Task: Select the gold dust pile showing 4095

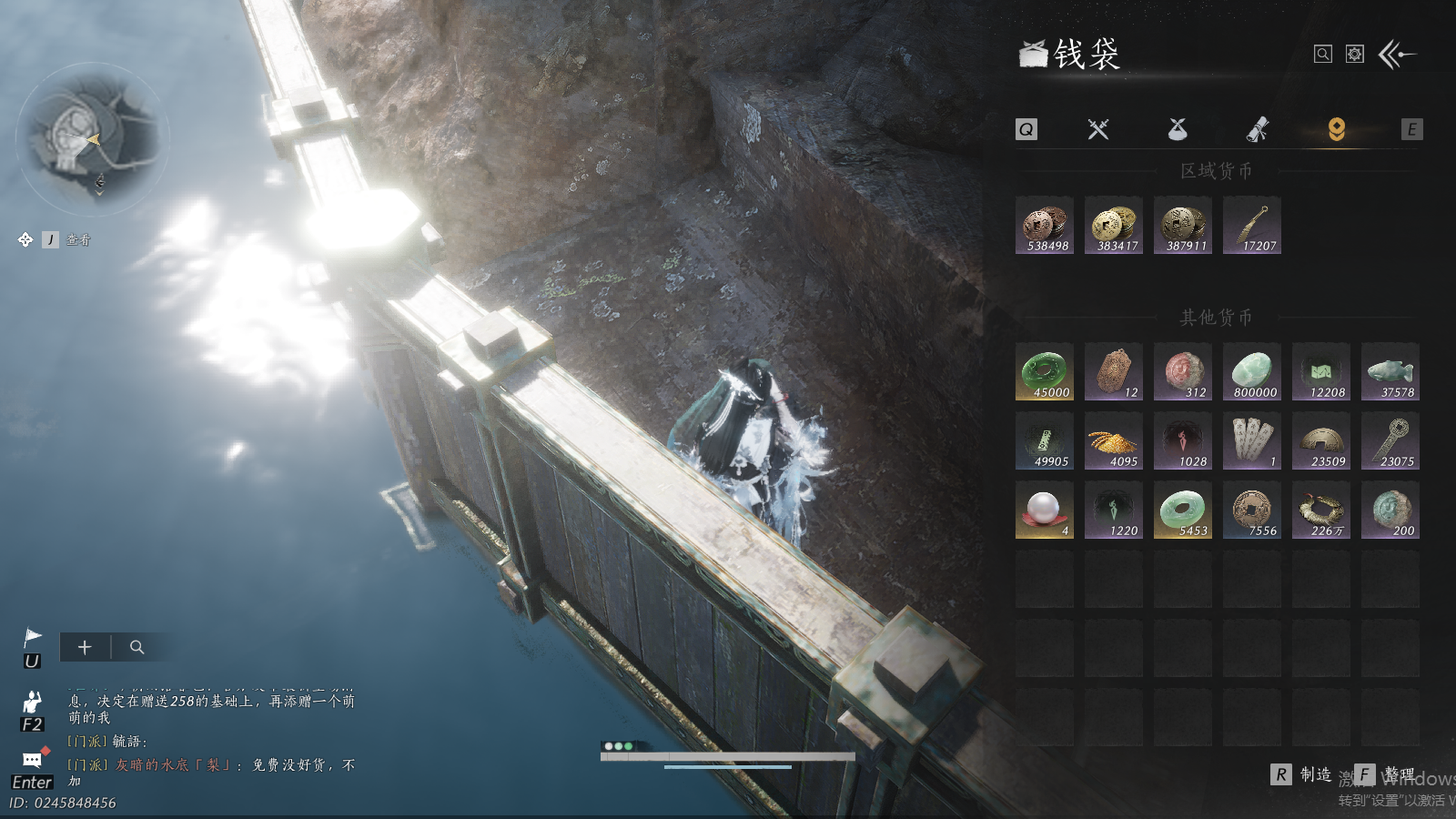Action: click(x=1114, y=440)
